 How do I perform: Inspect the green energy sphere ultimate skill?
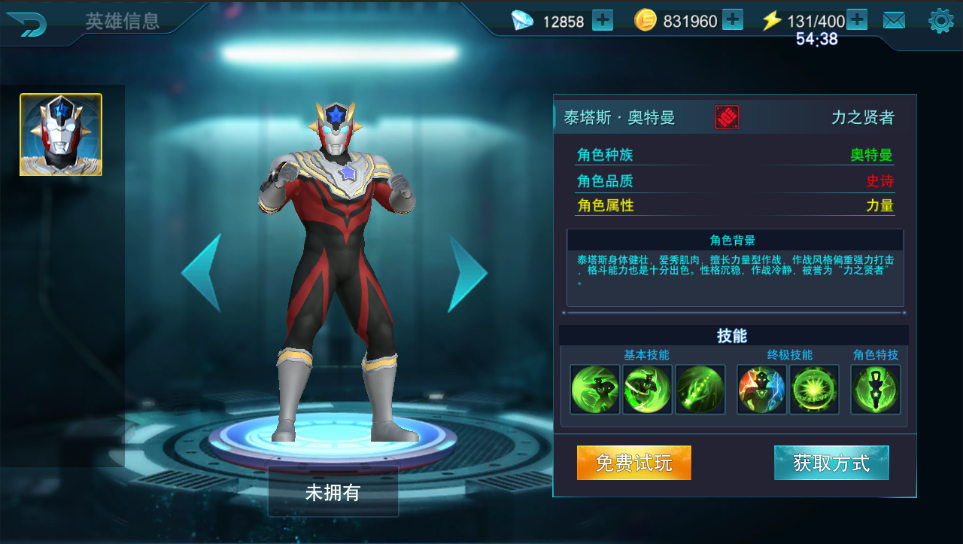click(x=815, y=389)
